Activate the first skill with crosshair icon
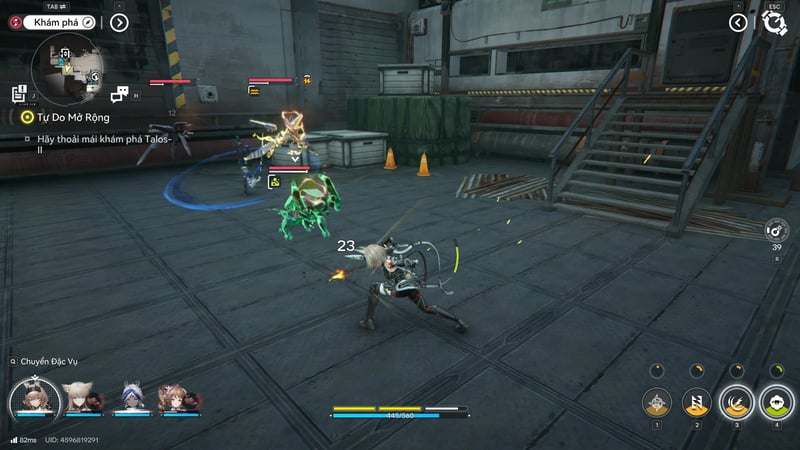This screenshot has width=800, height=450. pos(656,402)
